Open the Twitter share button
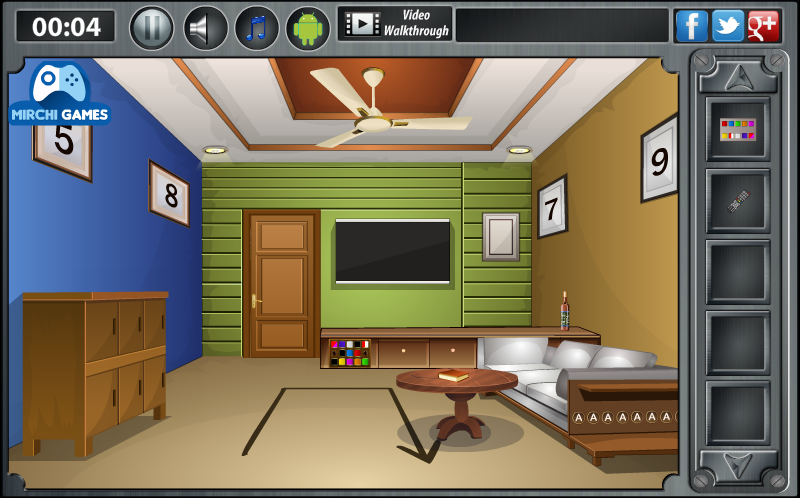The height and width of the screenshot is (498, 800). 727,26
